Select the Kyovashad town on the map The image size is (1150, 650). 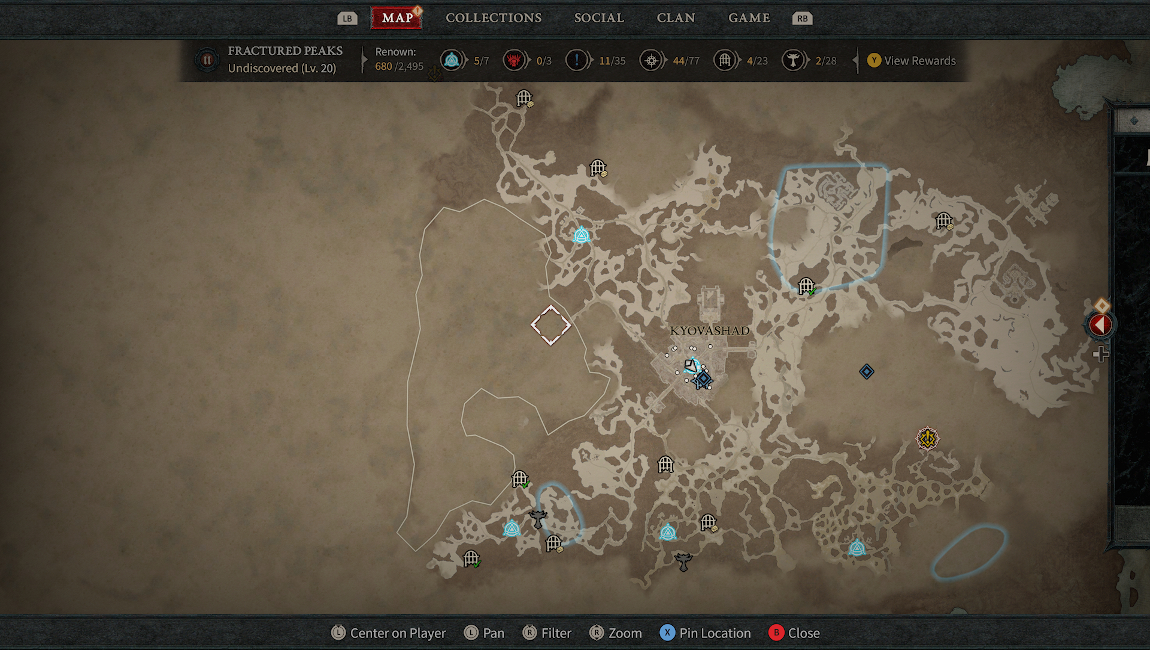pos(709,331)
